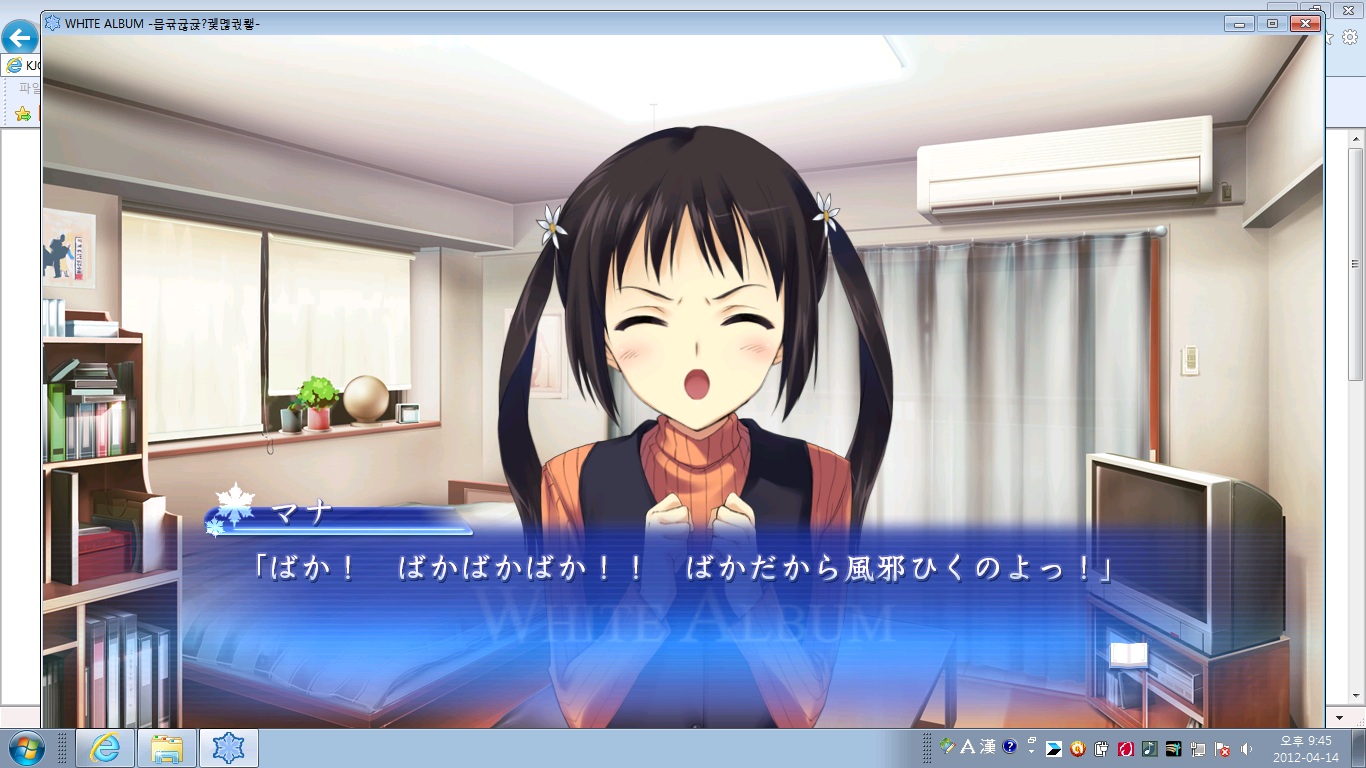Close the WHITE ALBUM game window
The width and height of the screenshot is (1366, 768).
pos(1305,23)
